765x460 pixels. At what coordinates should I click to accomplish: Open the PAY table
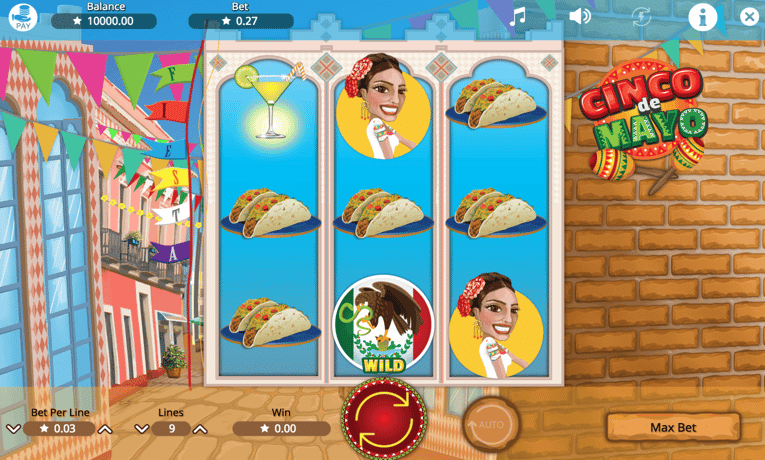click(22, 16)
